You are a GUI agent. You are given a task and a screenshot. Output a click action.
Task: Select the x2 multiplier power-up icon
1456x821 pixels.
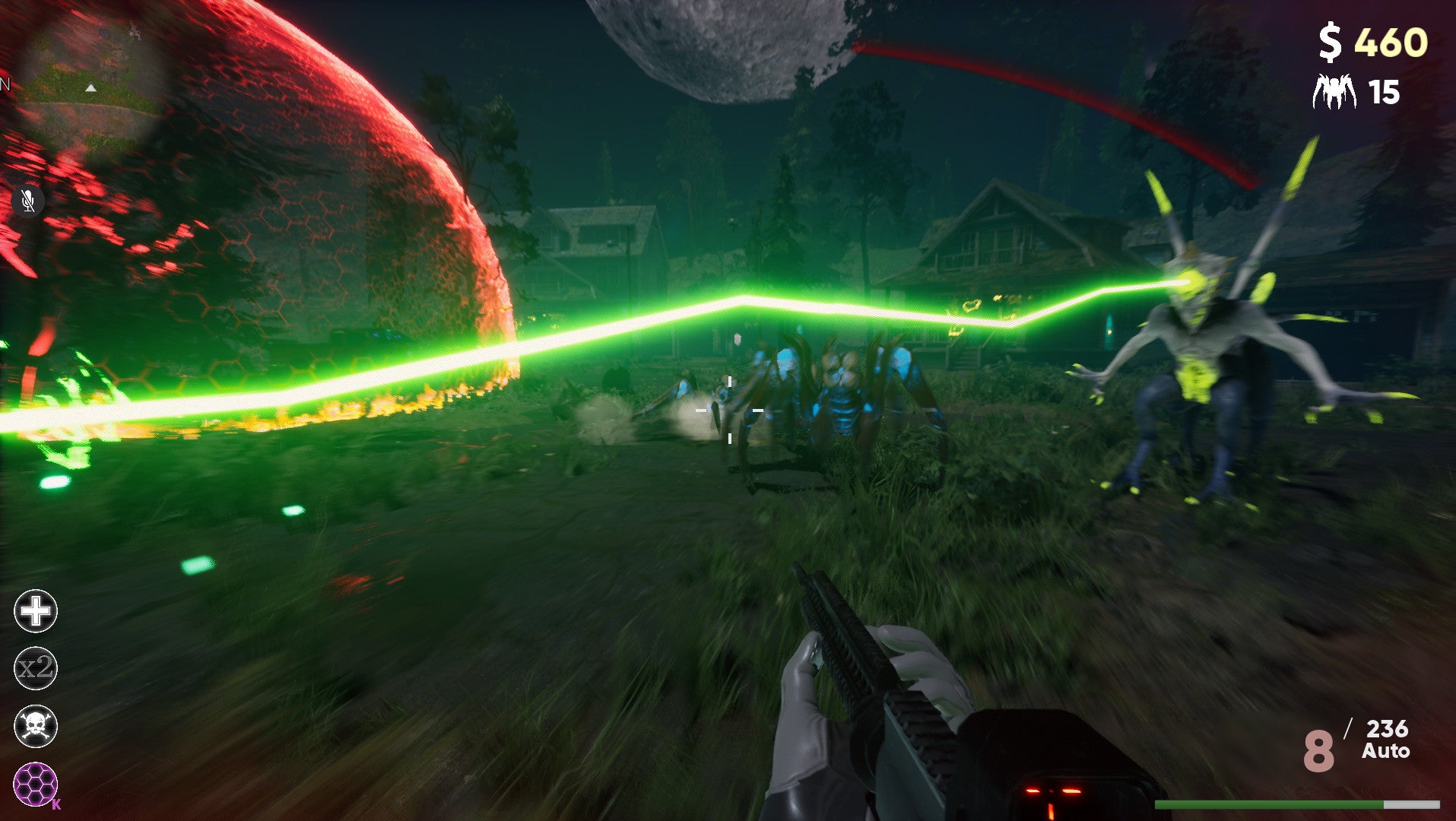click(x=36, y=668)
